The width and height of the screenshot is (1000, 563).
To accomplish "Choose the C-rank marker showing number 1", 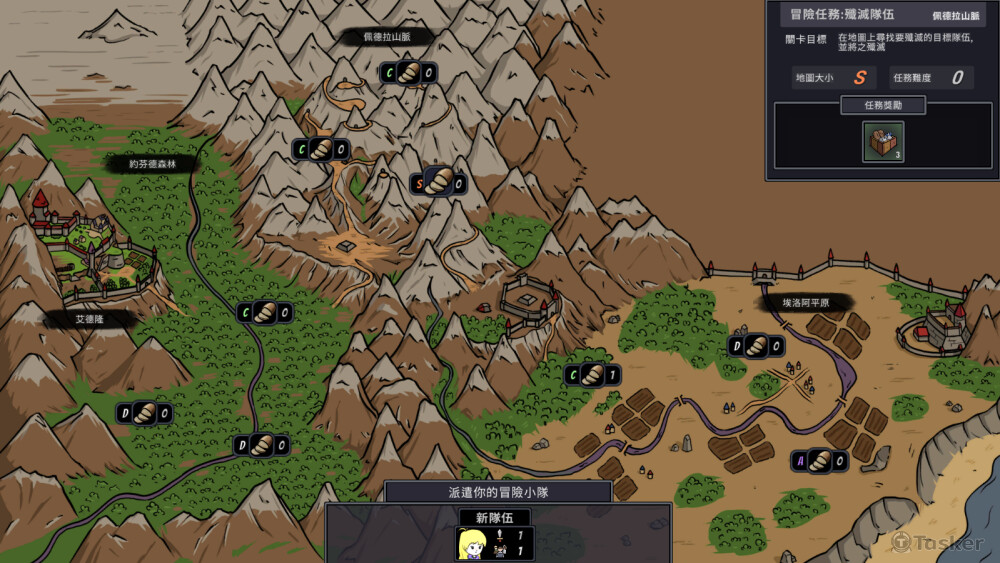I will [592, 375].
